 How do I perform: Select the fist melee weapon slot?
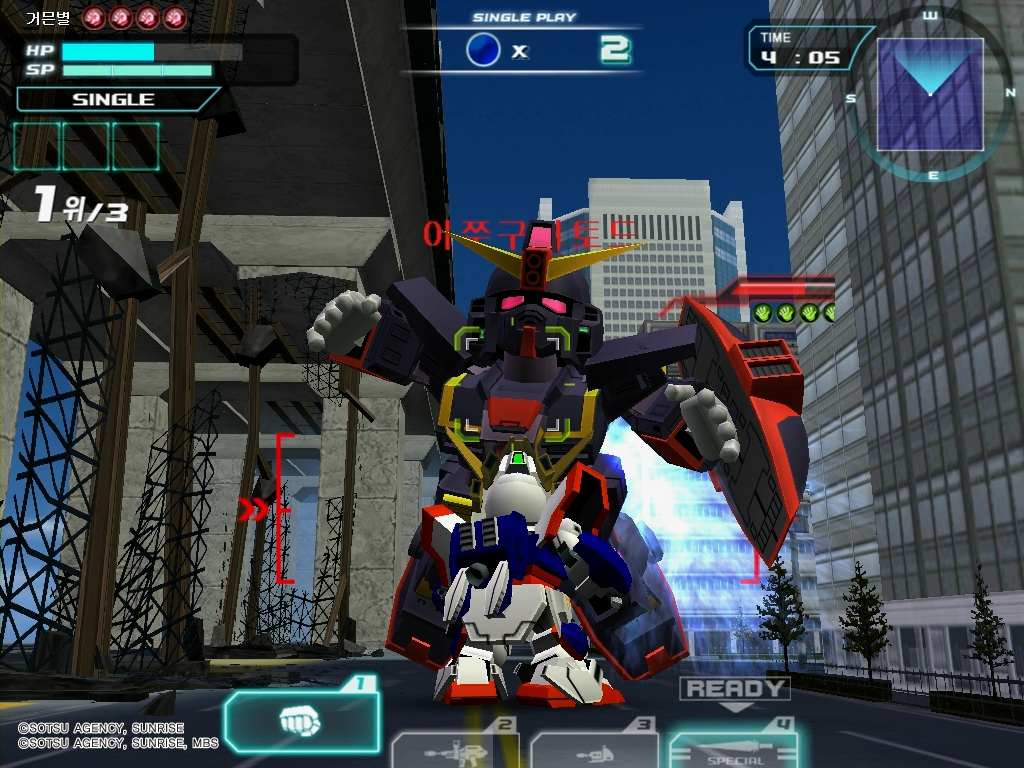(x=302, y=720)
